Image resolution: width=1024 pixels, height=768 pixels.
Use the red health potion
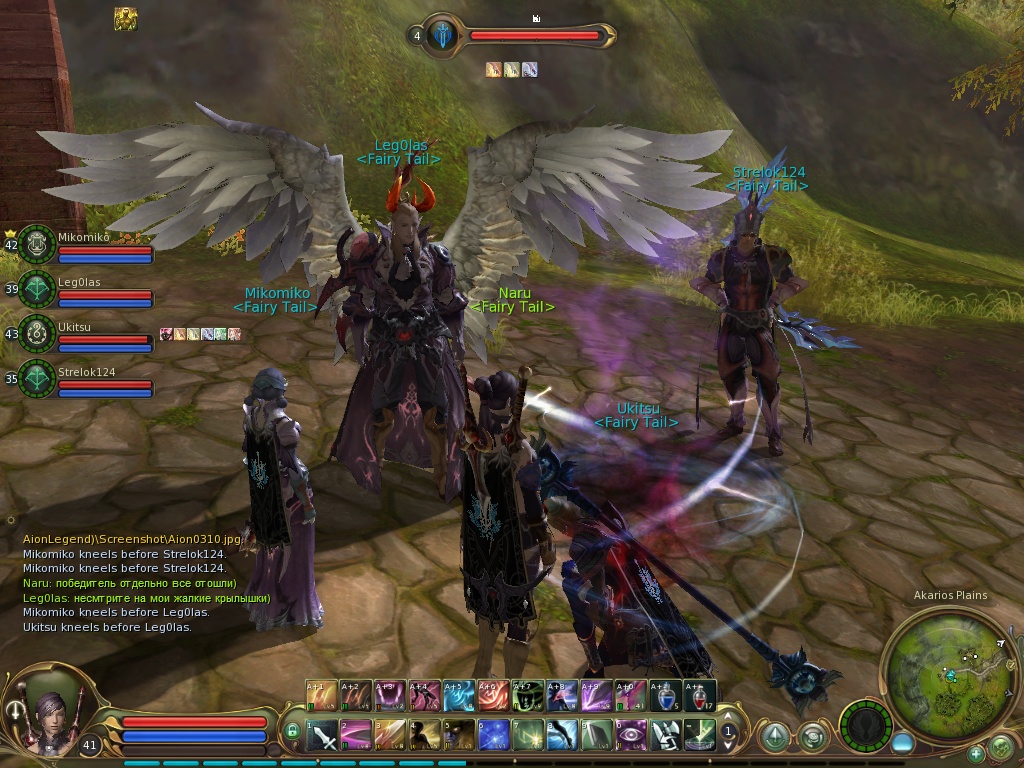[x=700, y=696]
